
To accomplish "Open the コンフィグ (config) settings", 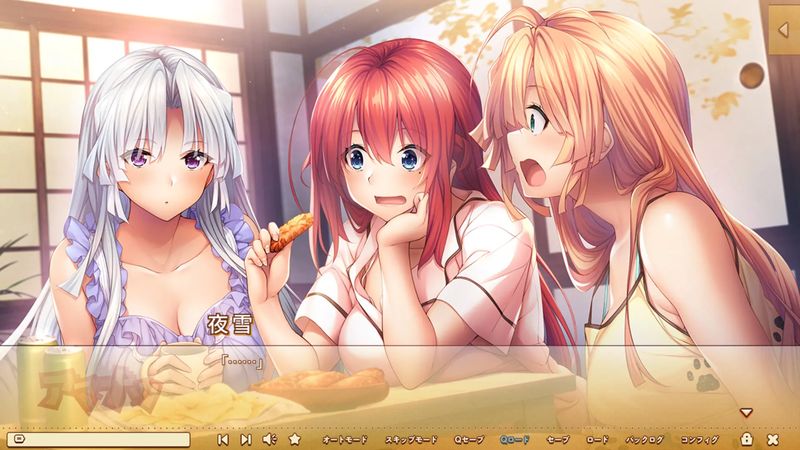I will (700, 439).
